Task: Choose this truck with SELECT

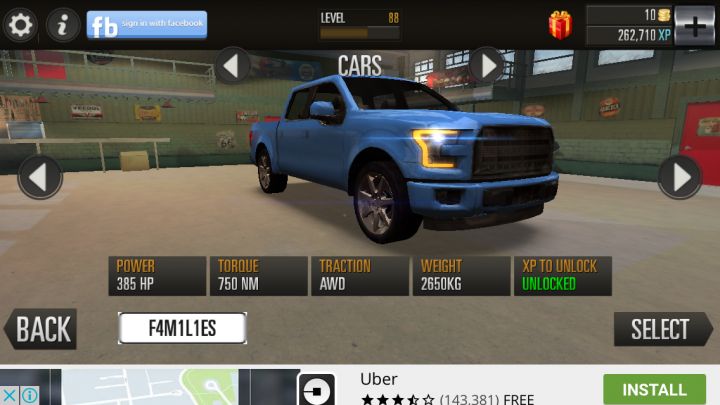Action: [662, 329]
